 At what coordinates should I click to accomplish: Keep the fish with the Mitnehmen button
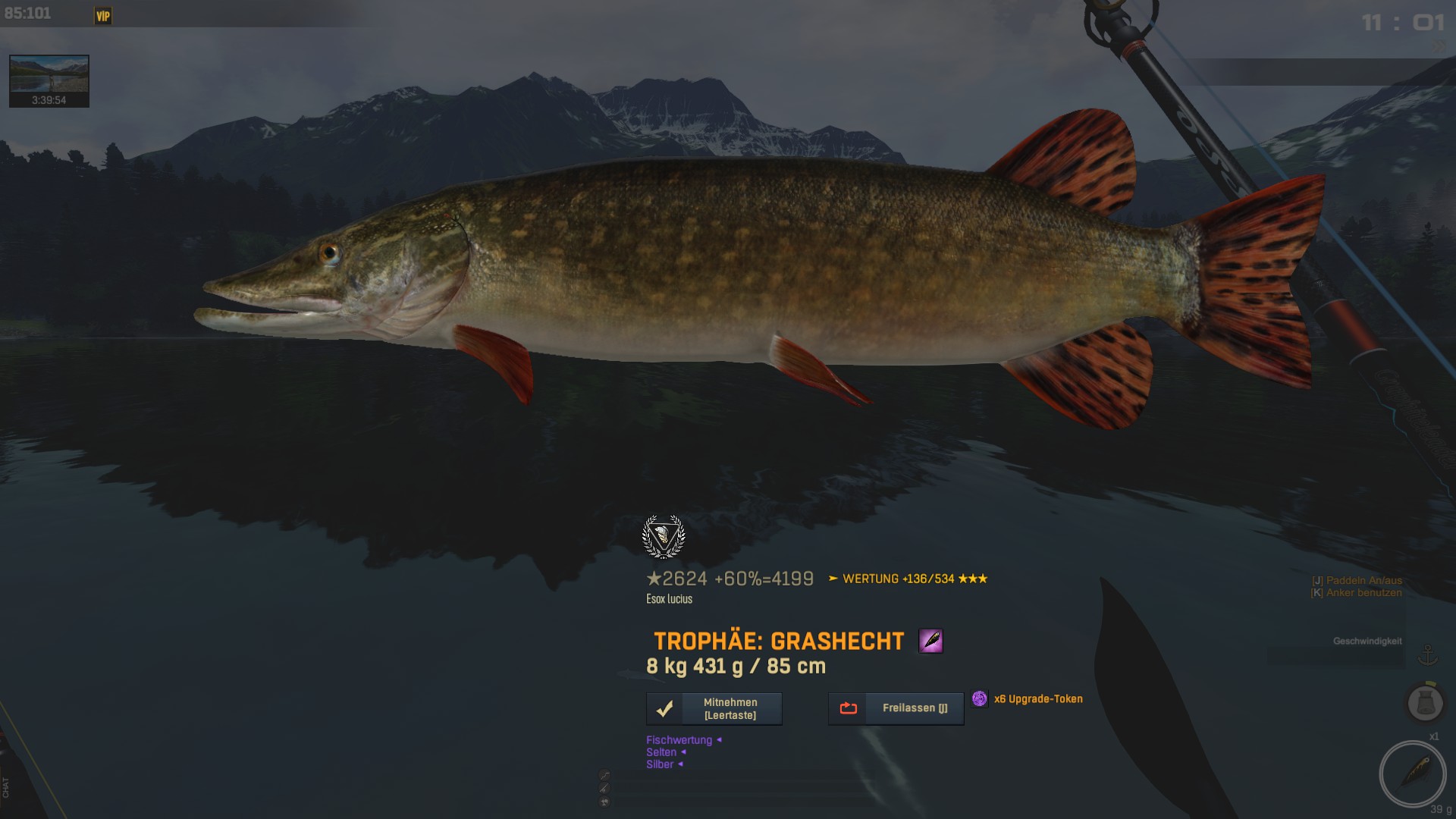click(x=714, y=708)
